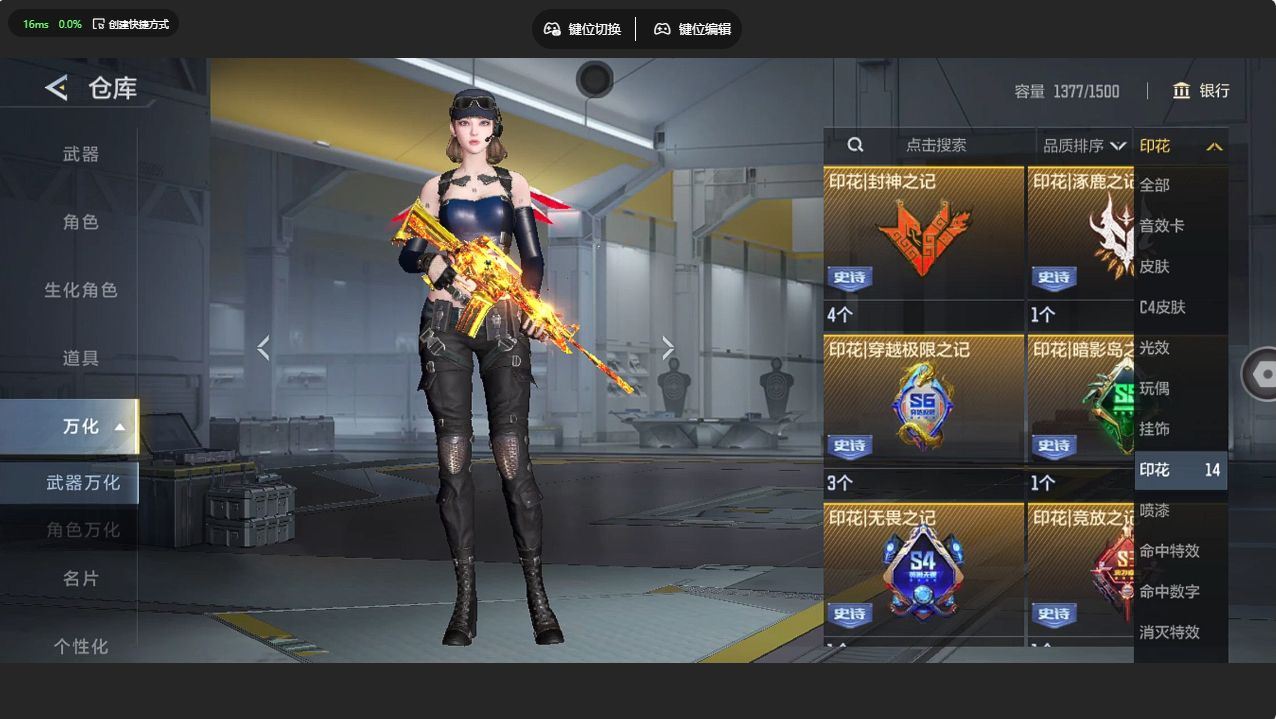Screen dimensions: 1276x719
Task: Filter by 喷漆
Action: [x=1155, y=510]
